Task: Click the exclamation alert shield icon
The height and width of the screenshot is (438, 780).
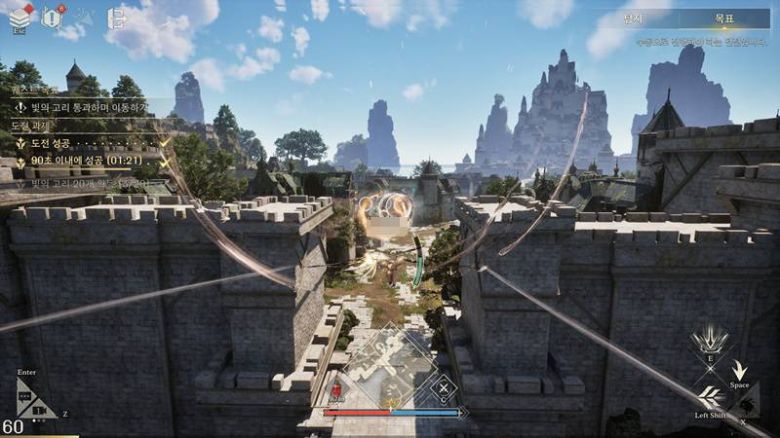Action: 53,16
